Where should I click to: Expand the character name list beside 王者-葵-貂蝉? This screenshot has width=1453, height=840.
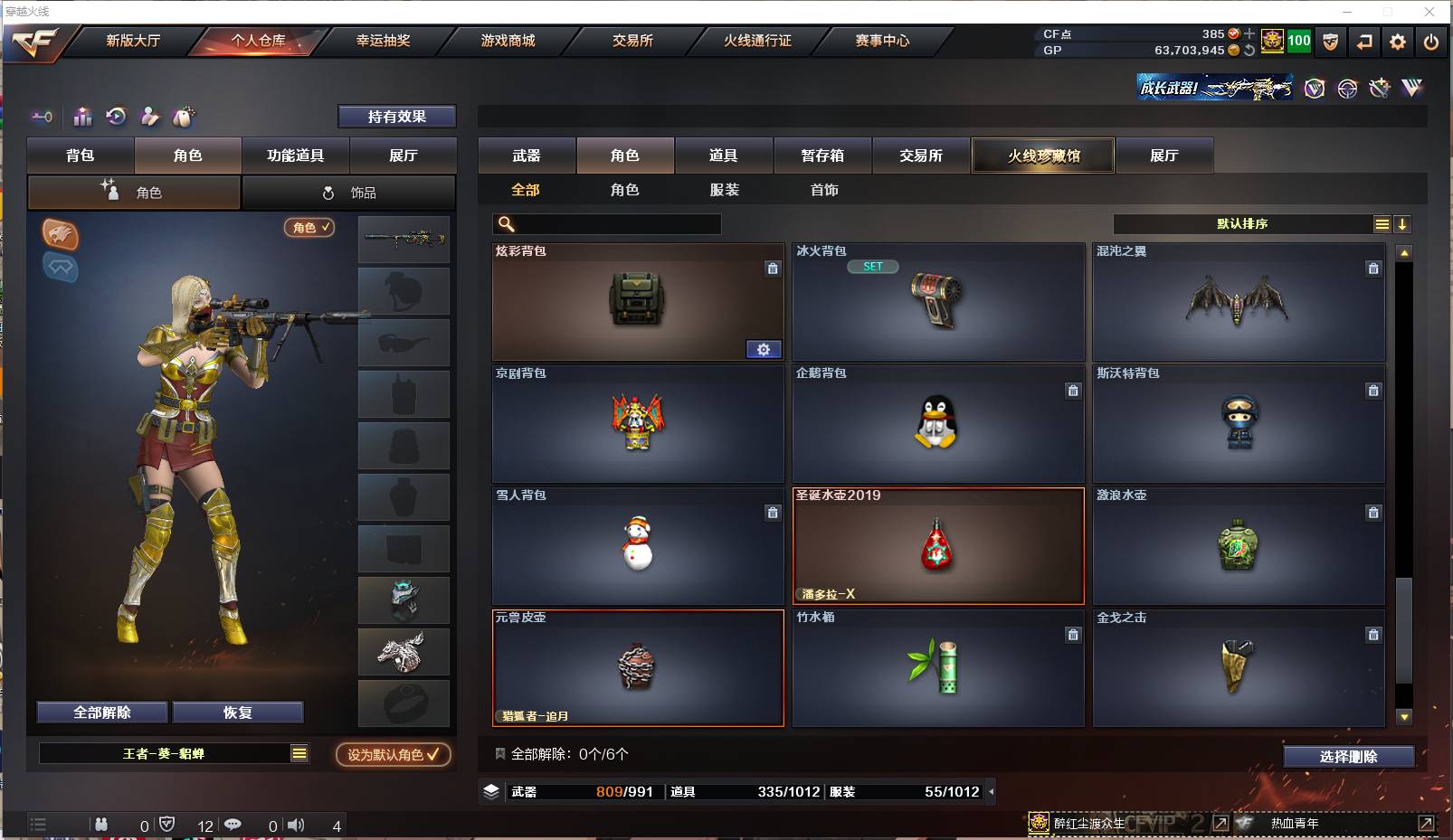[x=299, y=751]
